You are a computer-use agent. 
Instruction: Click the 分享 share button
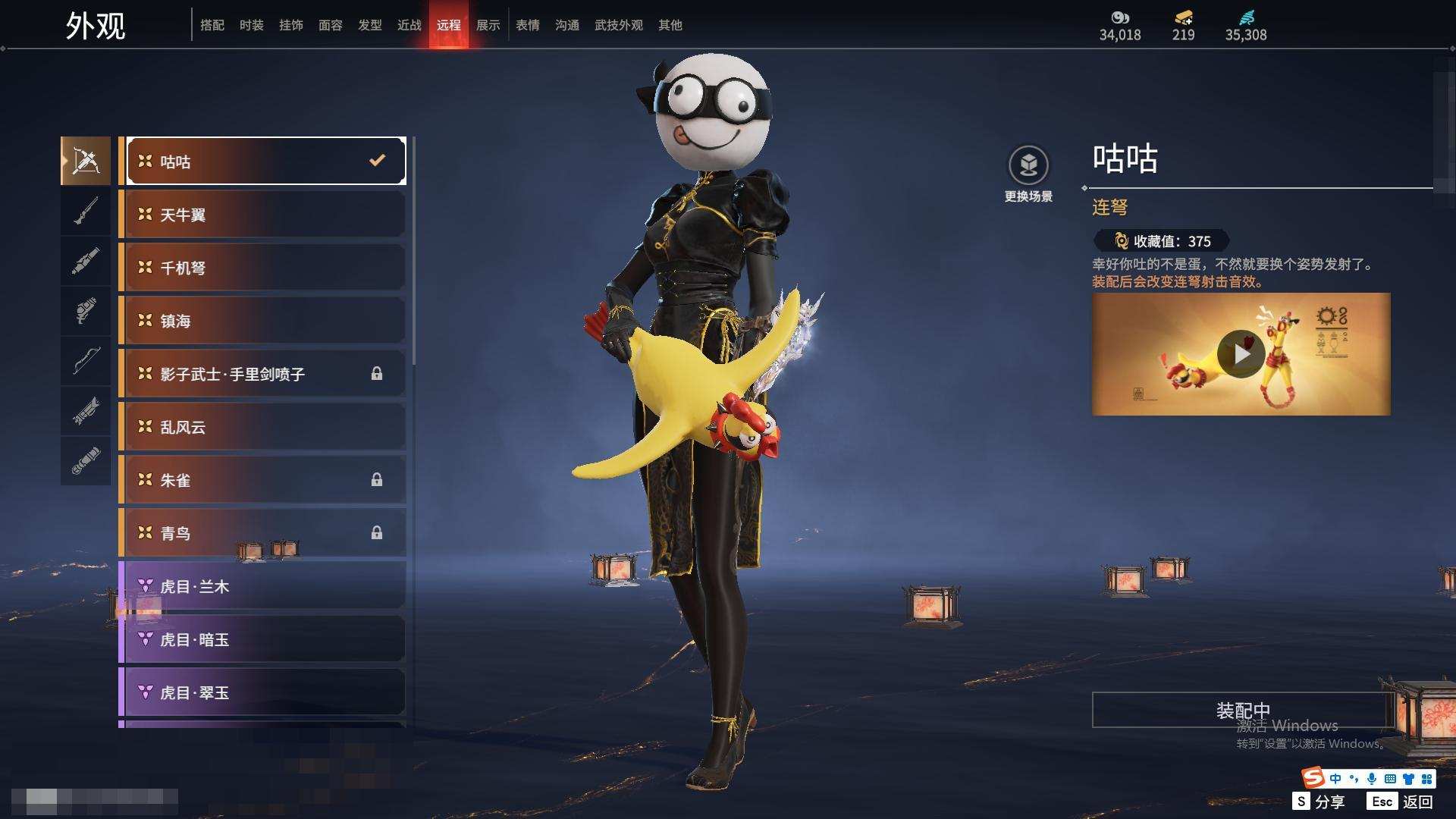pos(1319,802)
